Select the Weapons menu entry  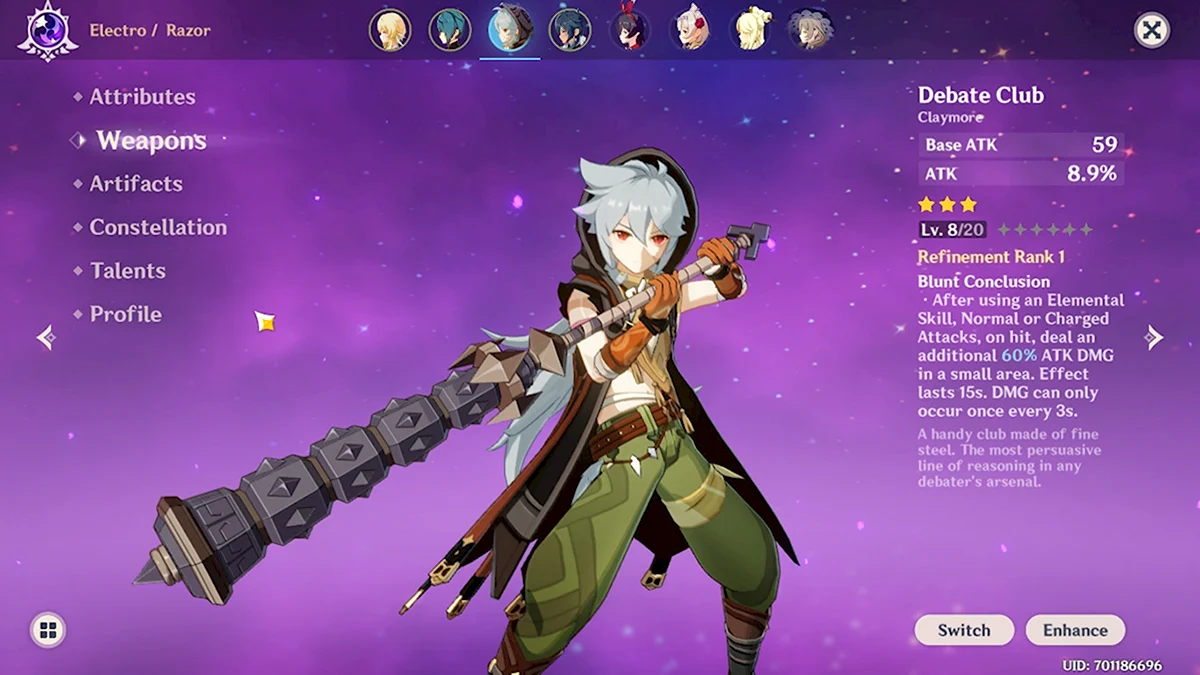click(151, 141)
